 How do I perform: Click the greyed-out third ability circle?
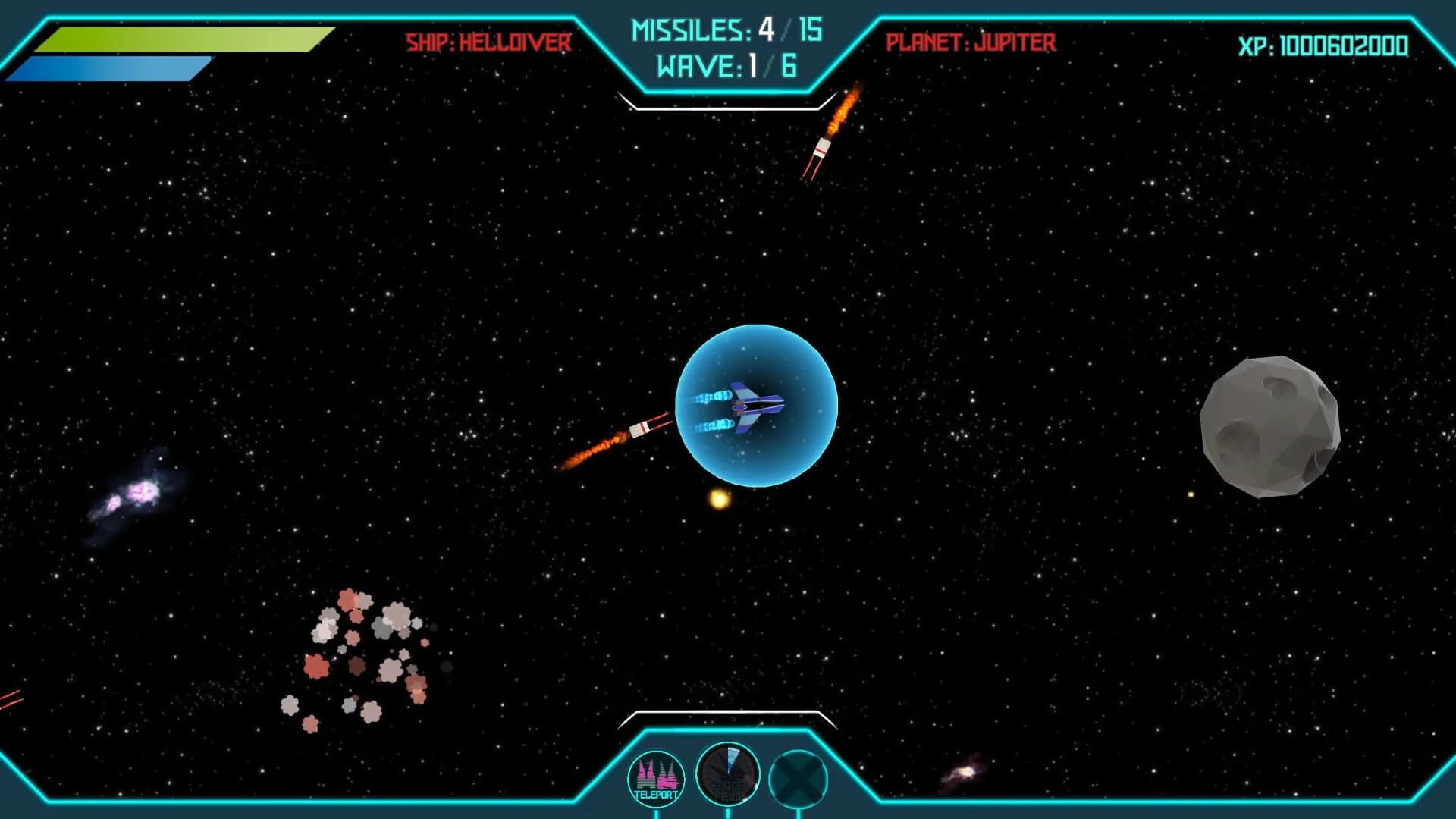pos(797,777)
